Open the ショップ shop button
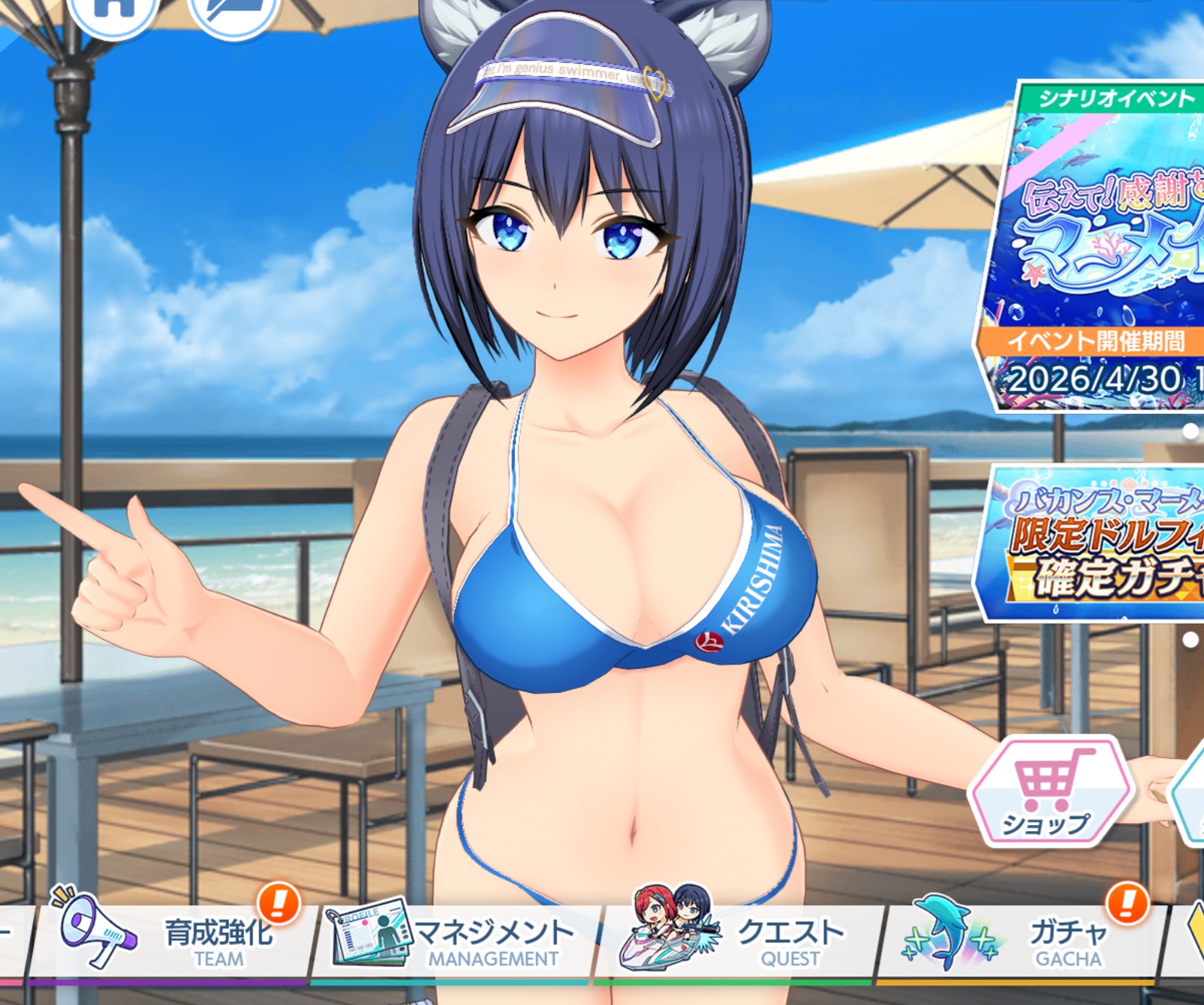1204x1005 pixels. coord(1050,791)
